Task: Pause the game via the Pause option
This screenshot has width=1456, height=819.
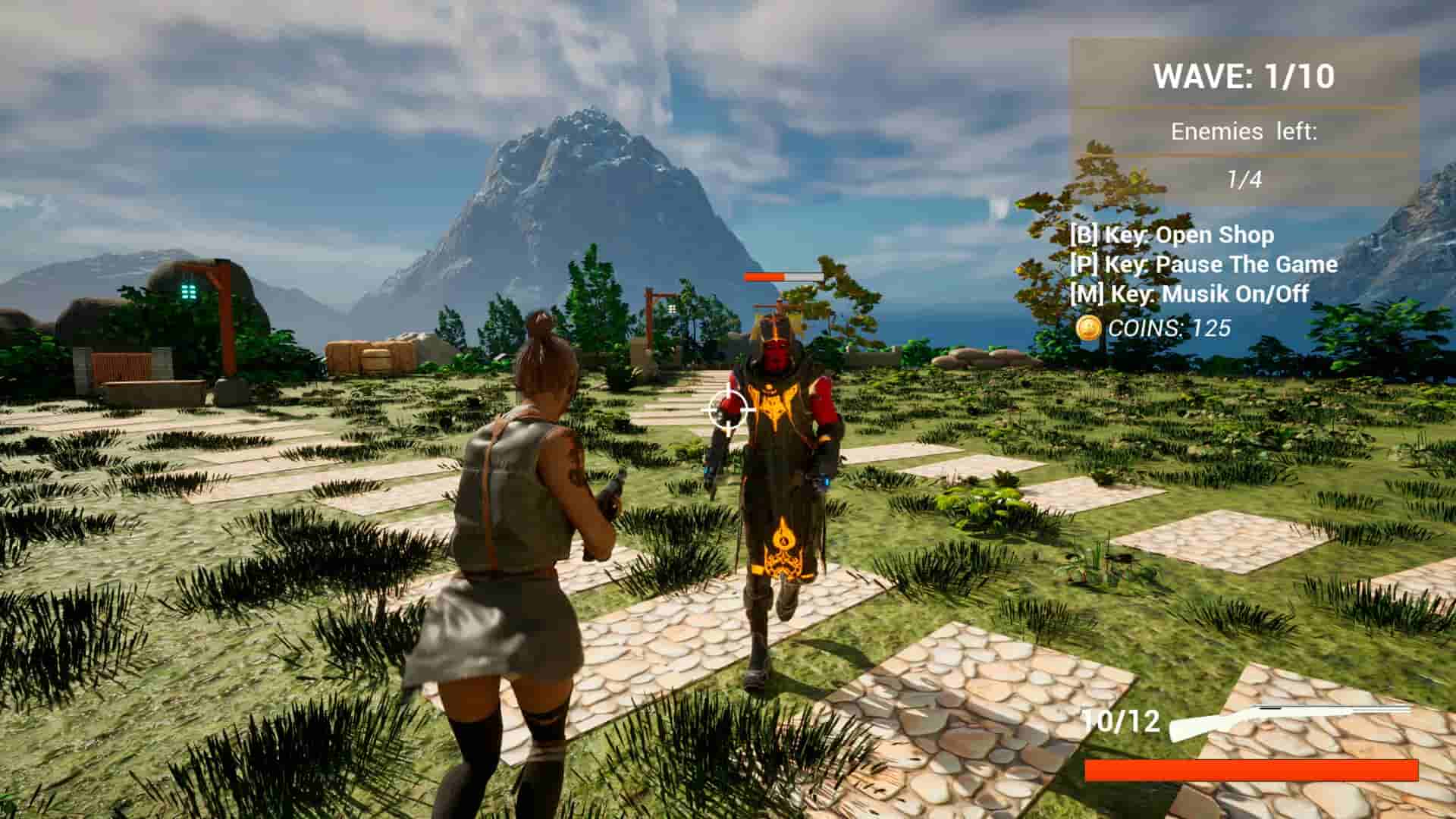Action: tap(1206, 265)
